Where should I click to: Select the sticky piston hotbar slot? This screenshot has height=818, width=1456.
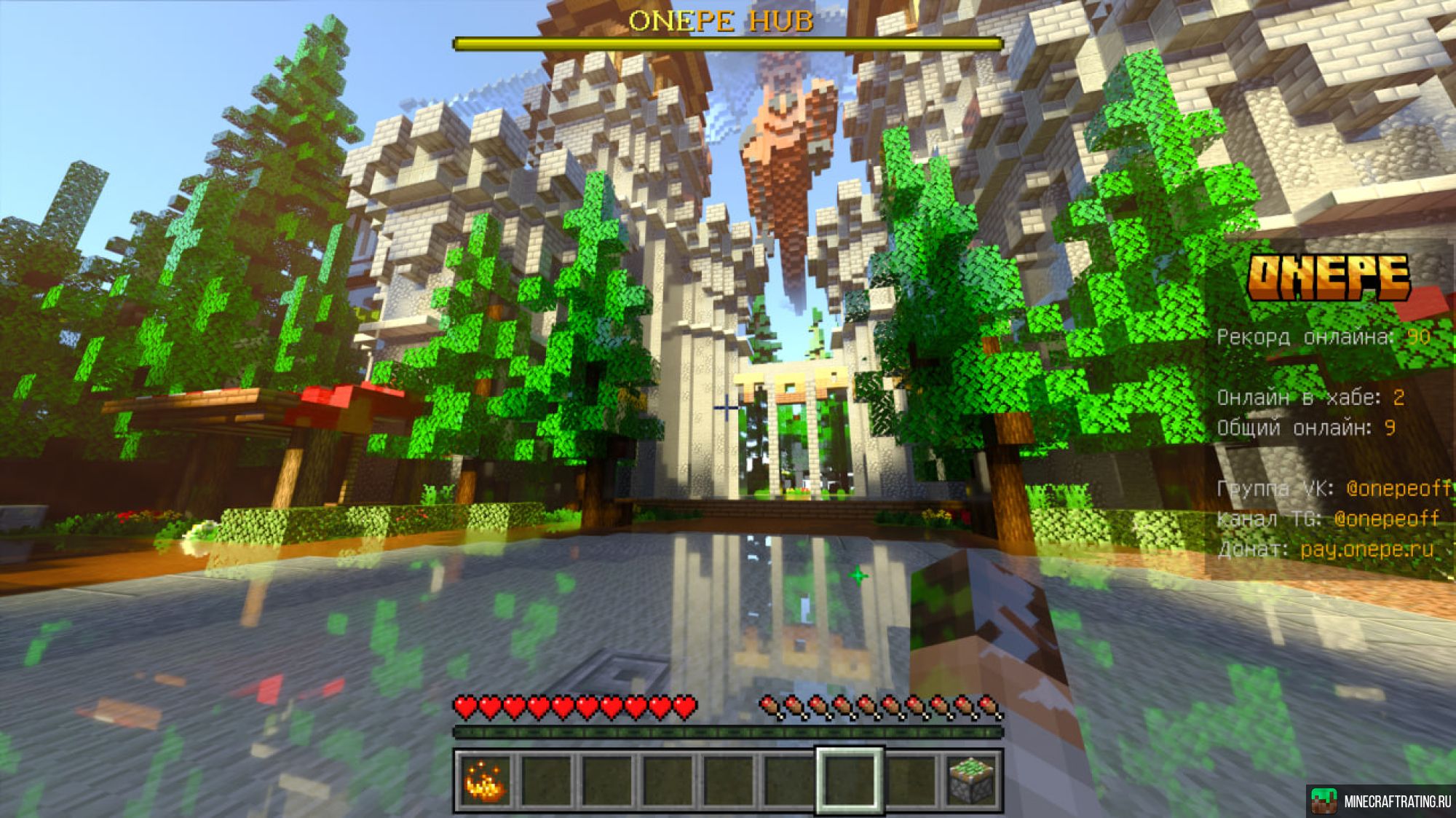pos(971,781)
